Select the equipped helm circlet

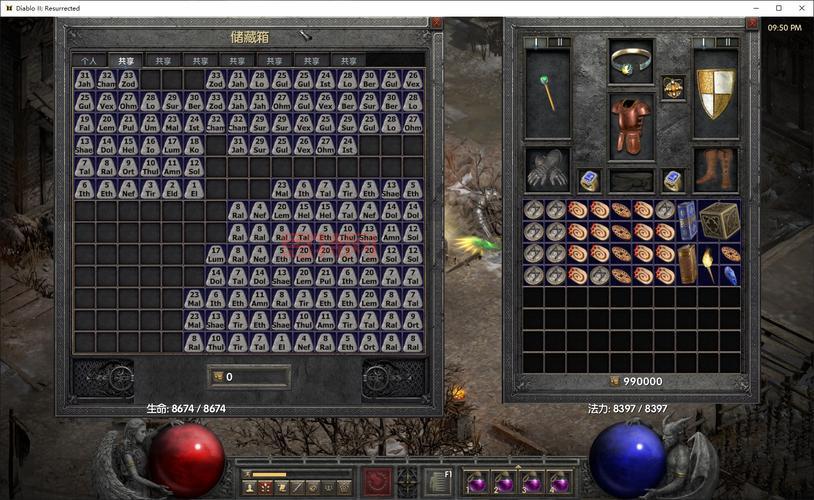[x=631, y=62]
